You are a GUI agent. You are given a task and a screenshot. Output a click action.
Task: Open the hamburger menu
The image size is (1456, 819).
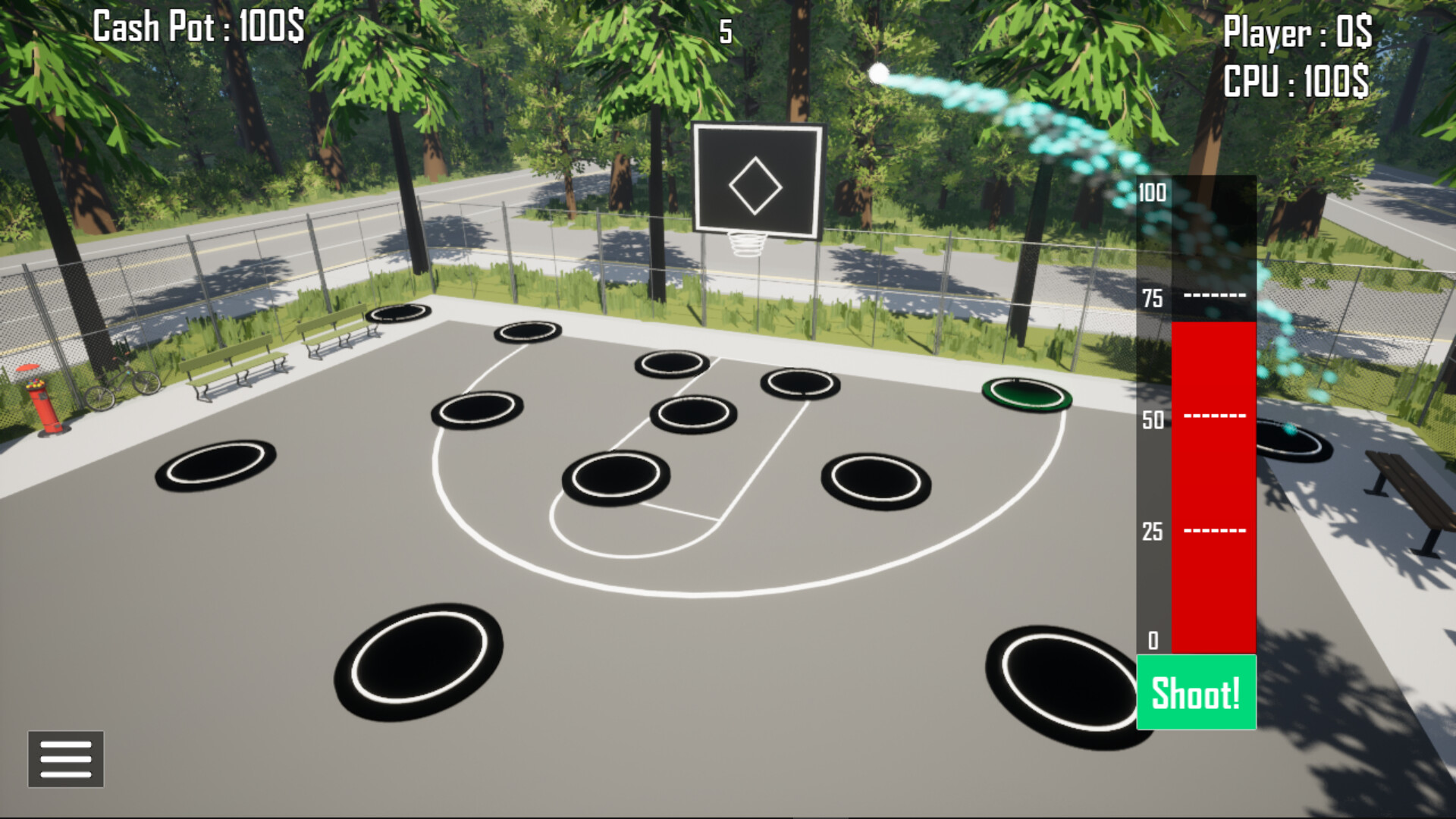click(x=65, y=759)
